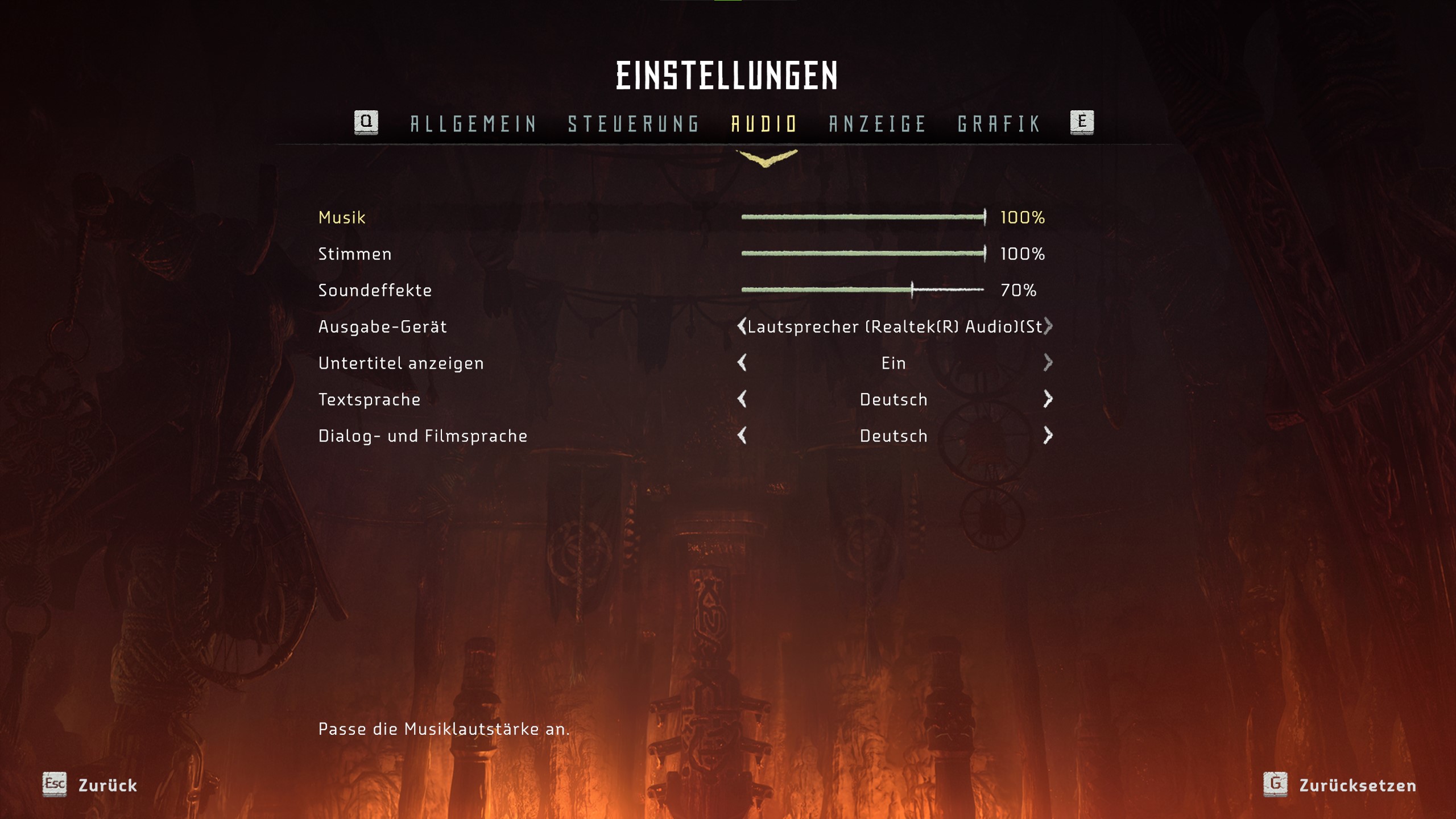Image resolution: width=1456 pixels, height=819 pixels.
Task: Set the Soundeffekte slider
Action: (863, 290)
